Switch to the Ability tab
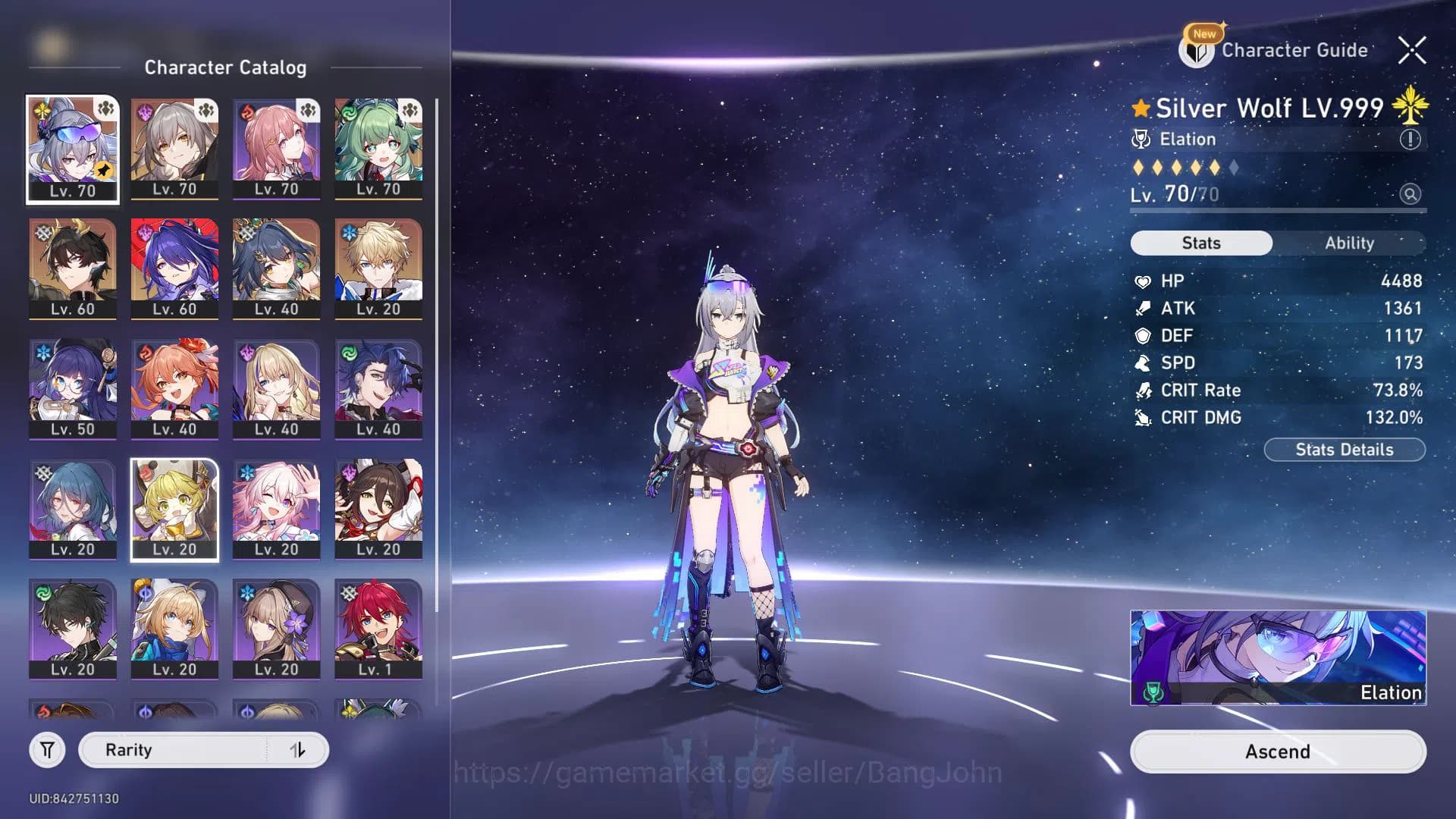The height and width of the screenshot is (819, 1456). tap(1350, 243)
